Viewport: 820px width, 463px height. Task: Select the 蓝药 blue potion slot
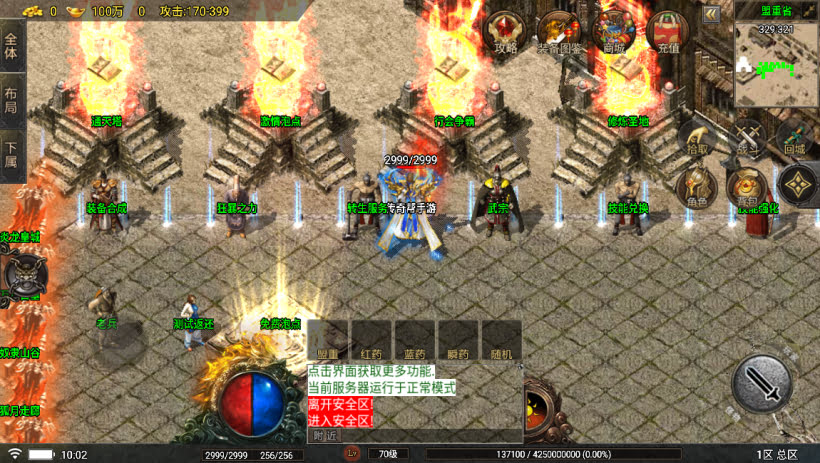pos(415,340)
